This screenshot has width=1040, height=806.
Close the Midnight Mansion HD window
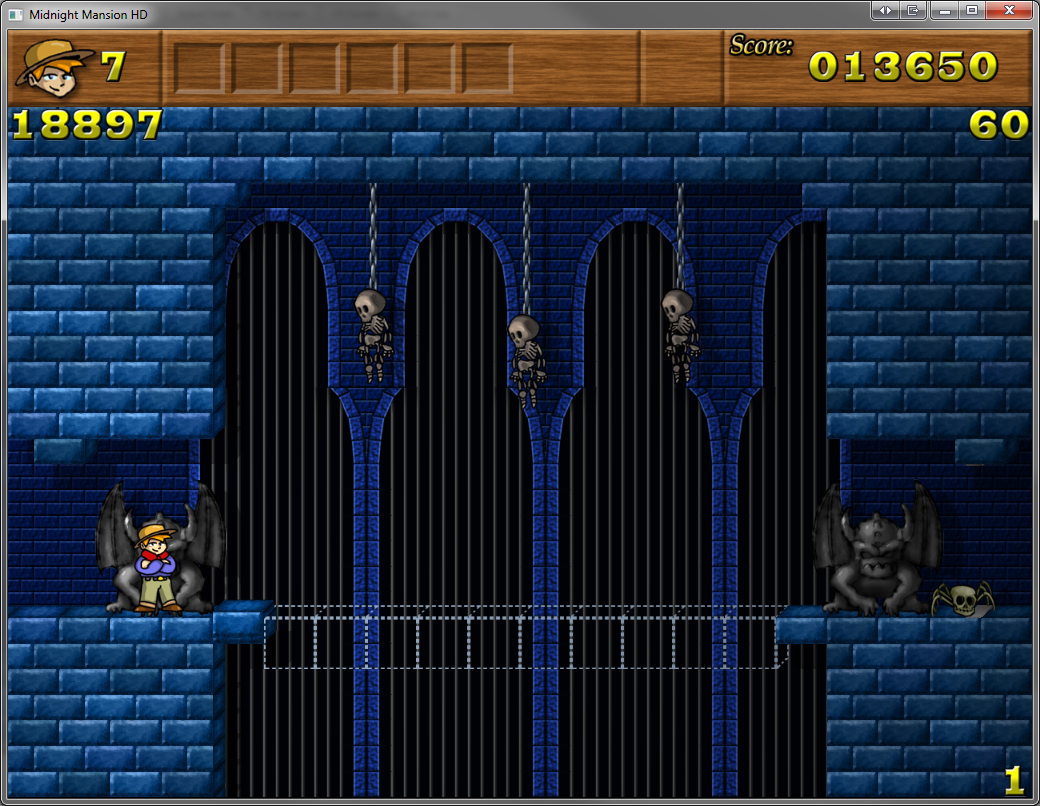(1009, 11)
